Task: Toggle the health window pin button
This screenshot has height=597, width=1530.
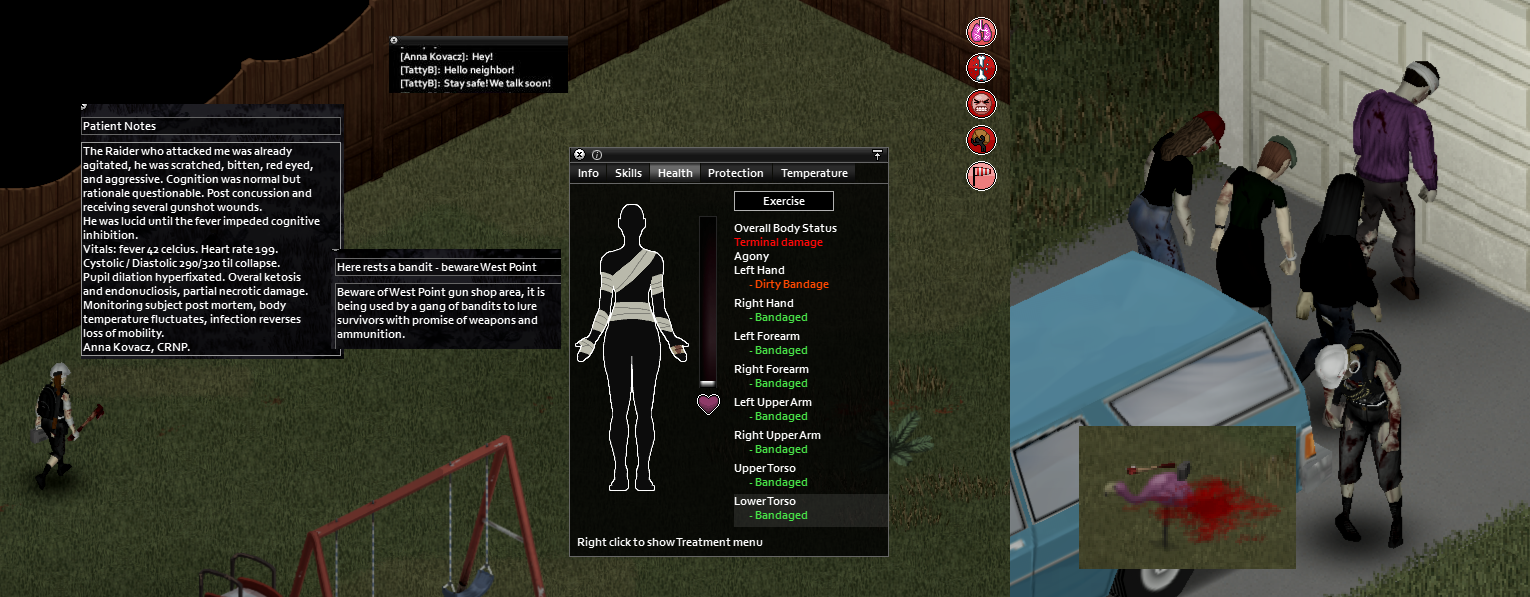Action: (x=877, y=155)
